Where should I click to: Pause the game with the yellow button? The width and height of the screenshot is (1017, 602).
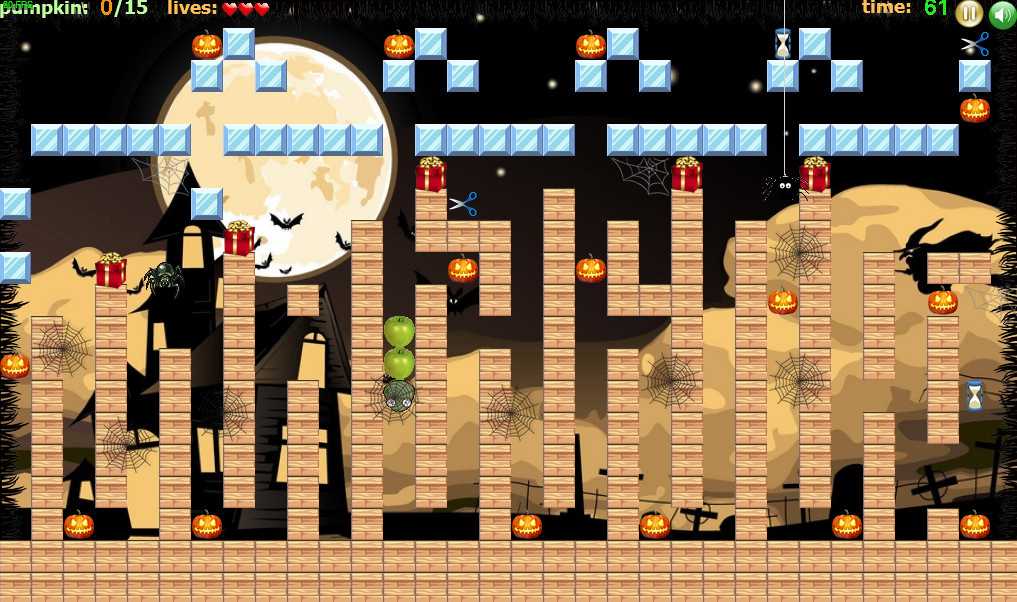tap(968, 14)
